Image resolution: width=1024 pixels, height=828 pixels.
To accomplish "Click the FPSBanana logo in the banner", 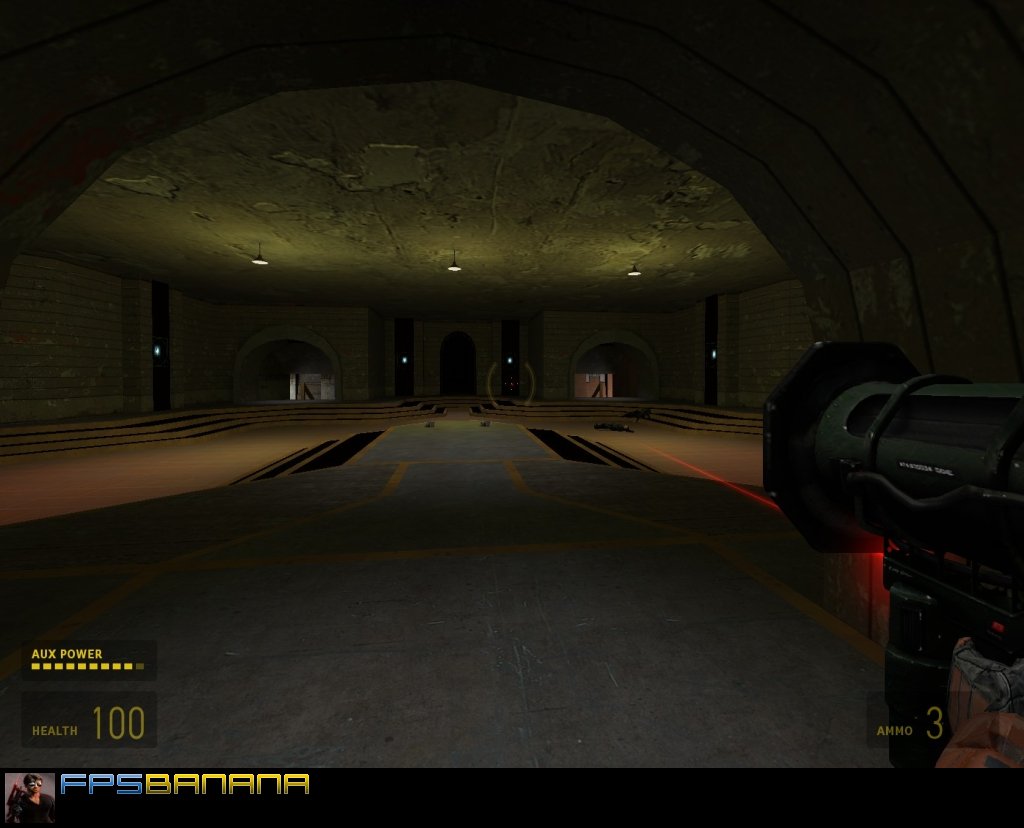I will point(185,784).
